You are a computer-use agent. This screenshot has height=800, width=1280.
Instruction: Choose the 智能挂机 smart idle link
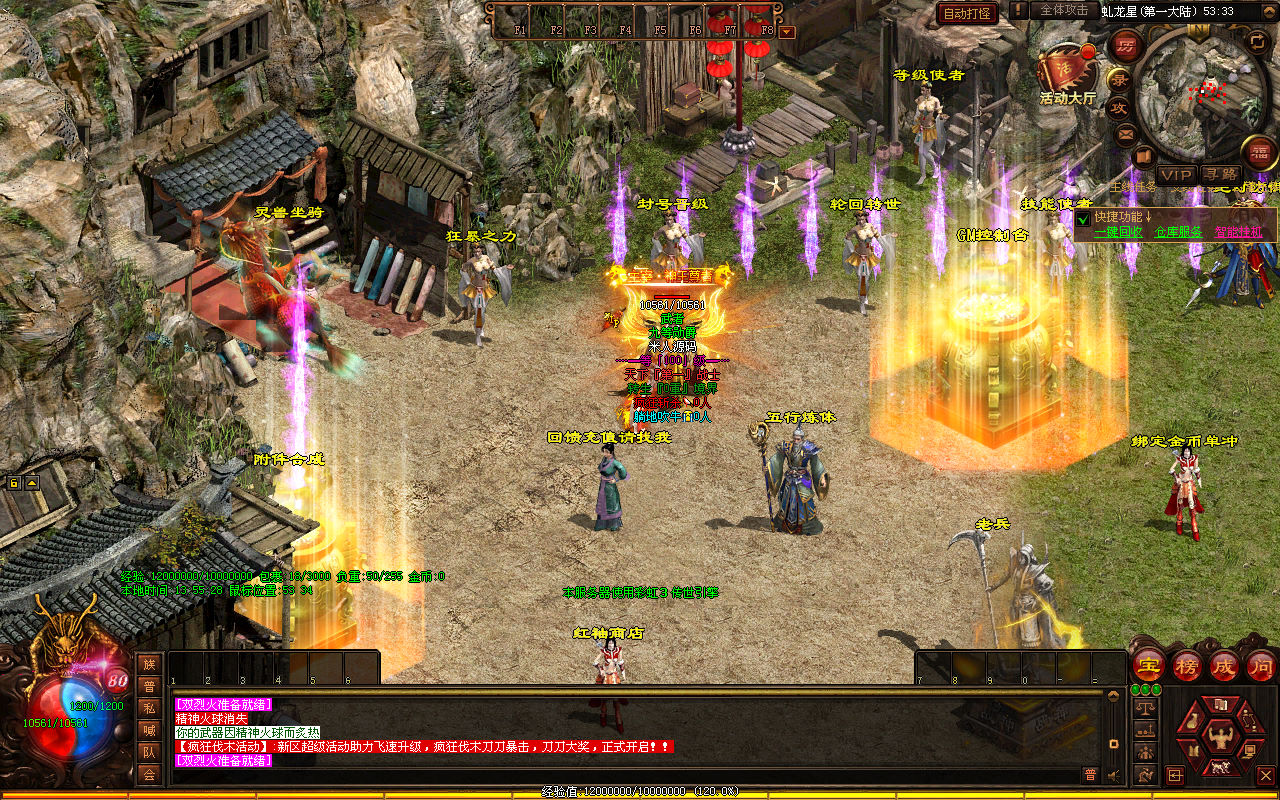click(x=1238, y=232)
